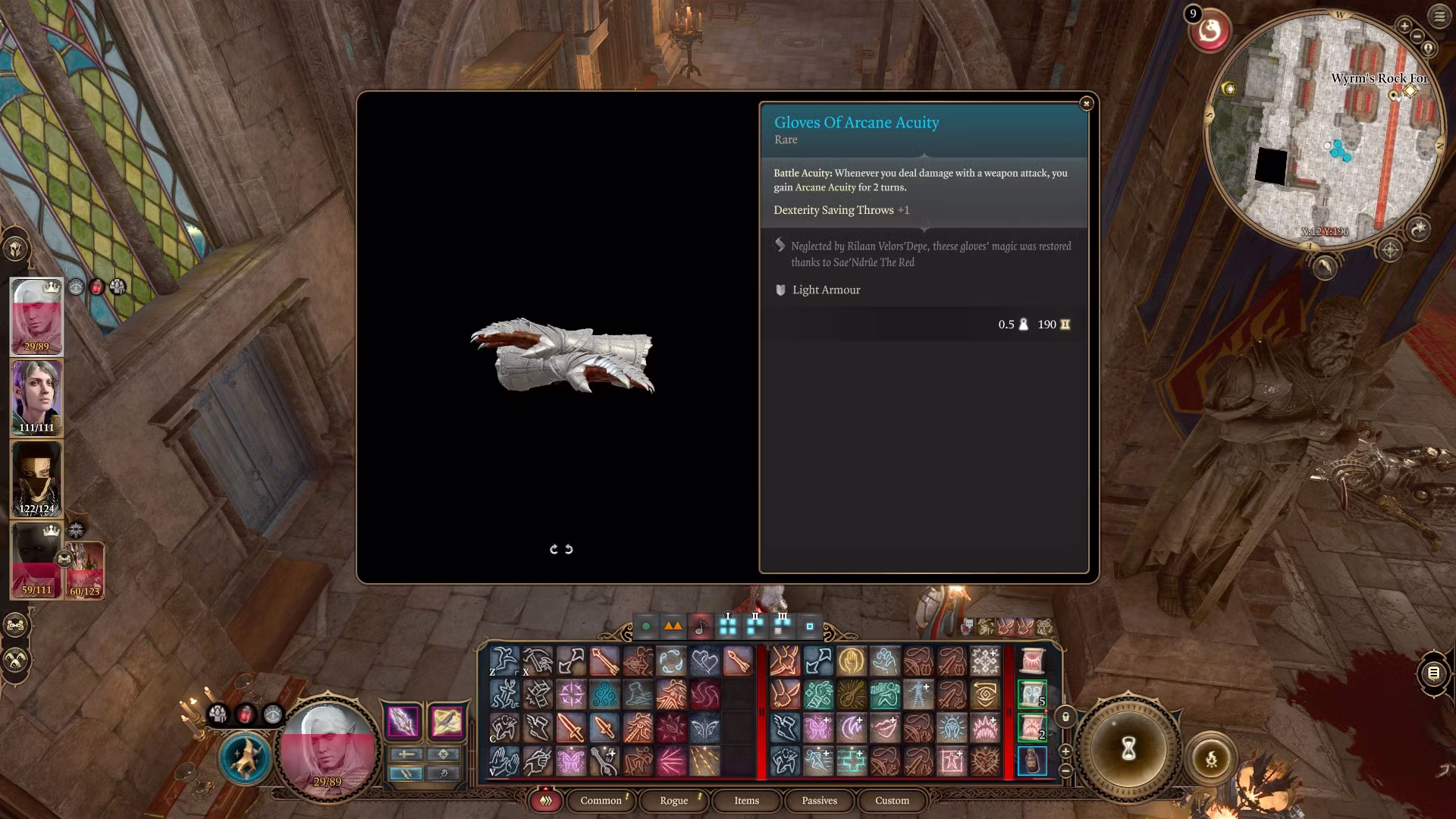Choose the 59/111 party member portrait
Screen dimensions: 1456x819
tap(36, 560)
